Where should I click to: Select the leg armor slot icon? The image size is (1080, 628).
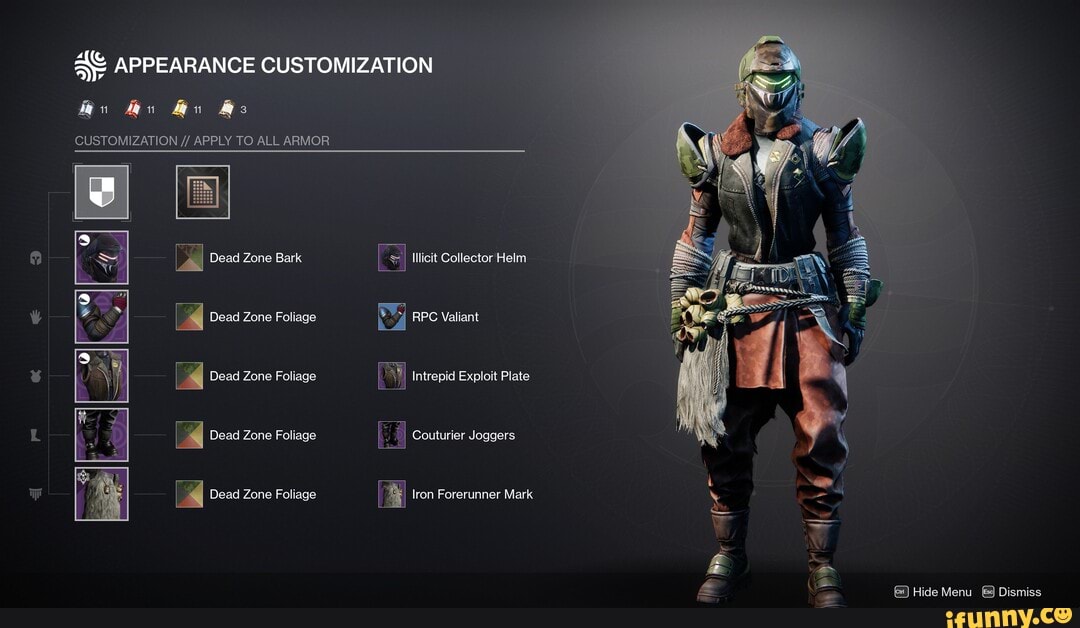[x=101, y=434]
